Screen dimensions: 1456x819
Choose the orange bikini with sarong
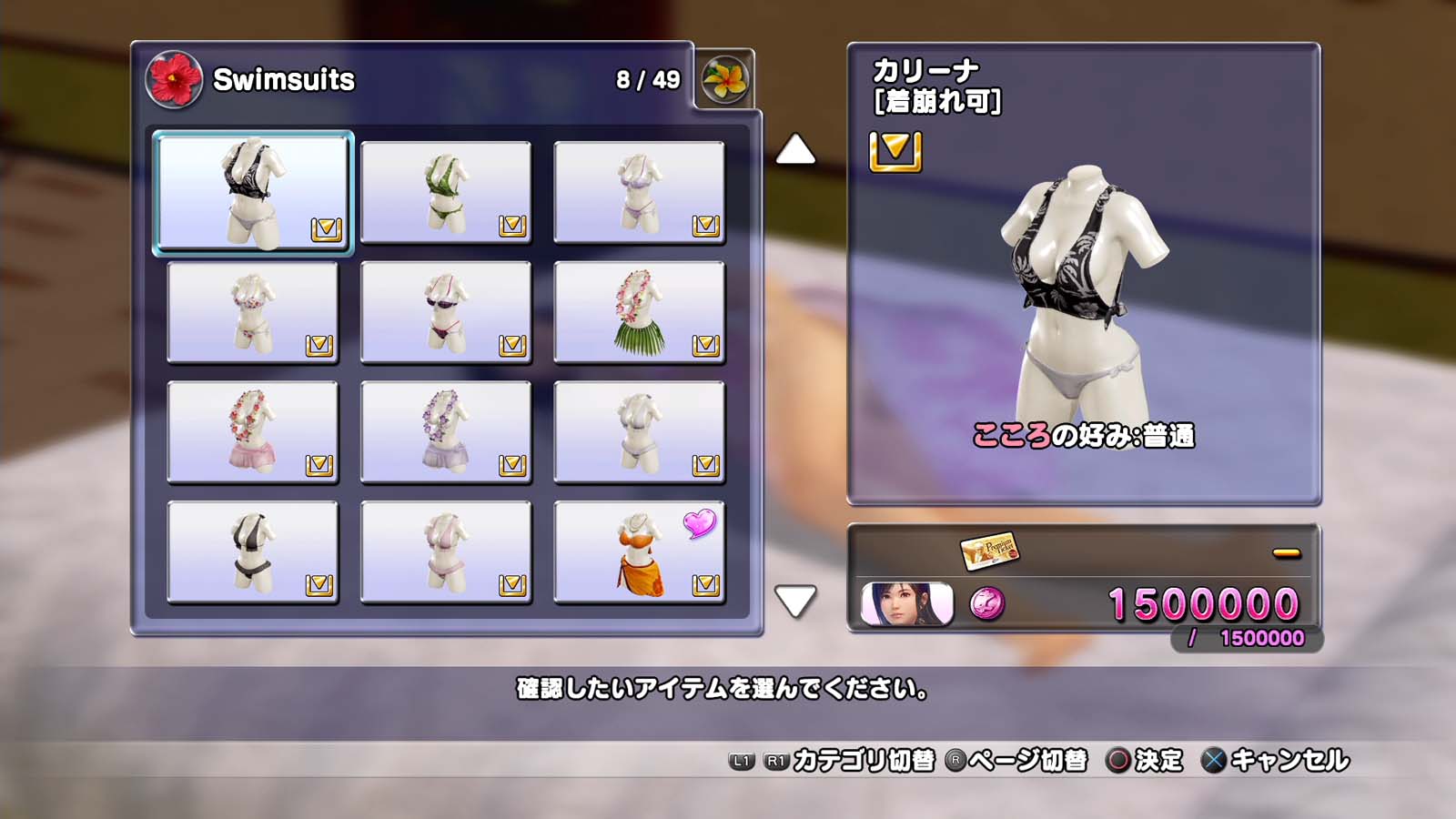tap(639, 552)
